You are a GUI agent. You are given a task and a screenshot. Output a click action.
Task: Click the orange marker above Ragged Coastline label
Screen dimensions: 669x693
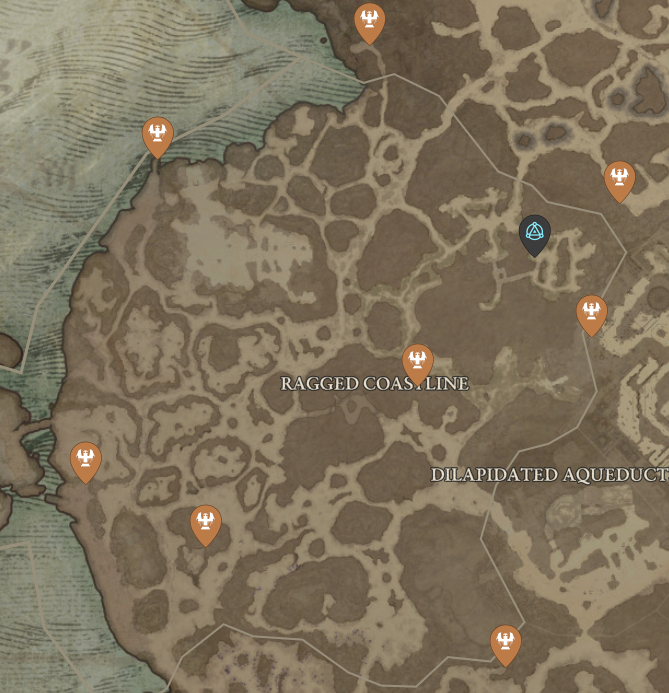coord(417,362)
